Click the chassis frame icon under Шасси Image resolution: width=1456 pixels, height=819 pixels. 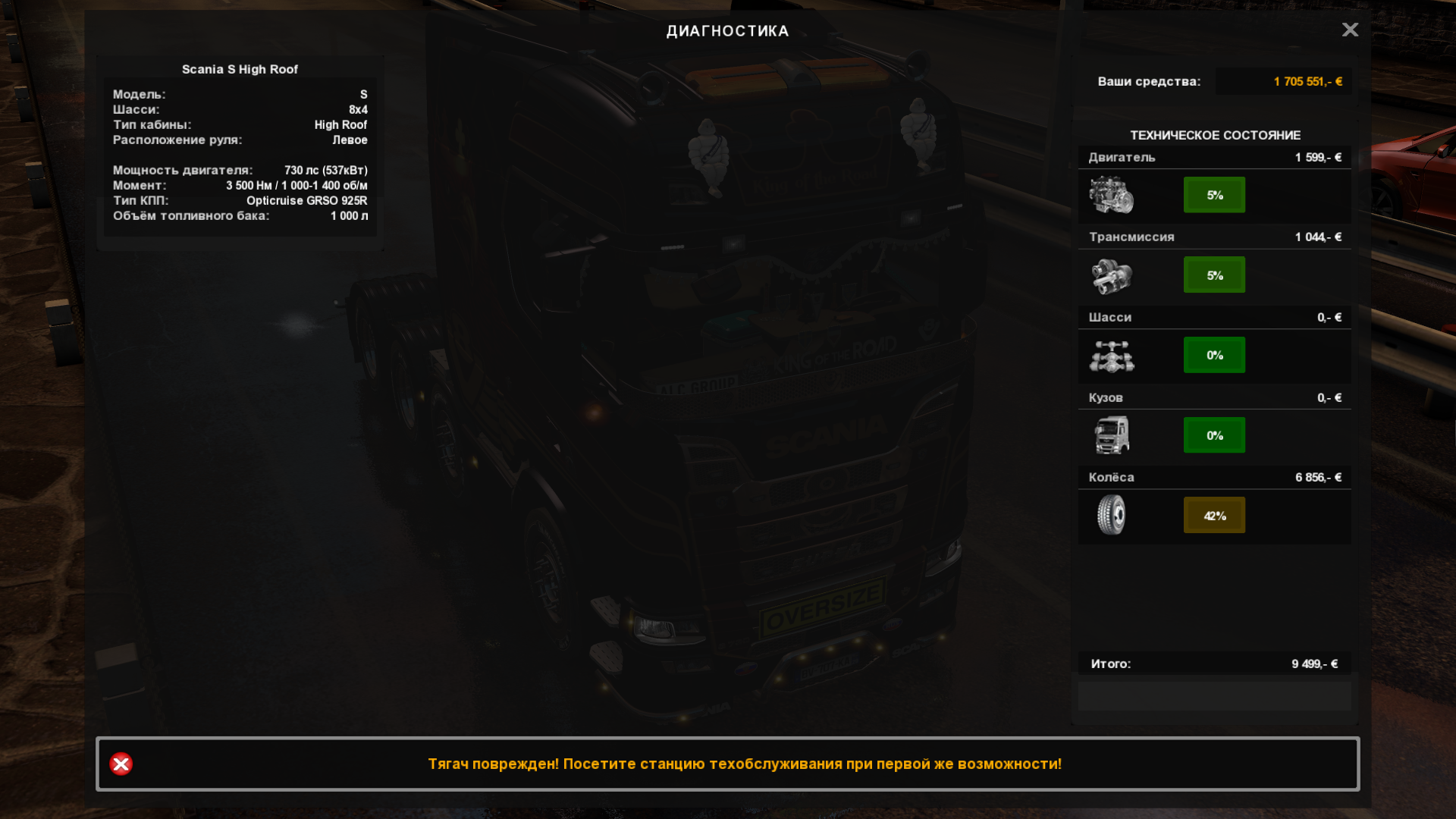pos(1112,356)
